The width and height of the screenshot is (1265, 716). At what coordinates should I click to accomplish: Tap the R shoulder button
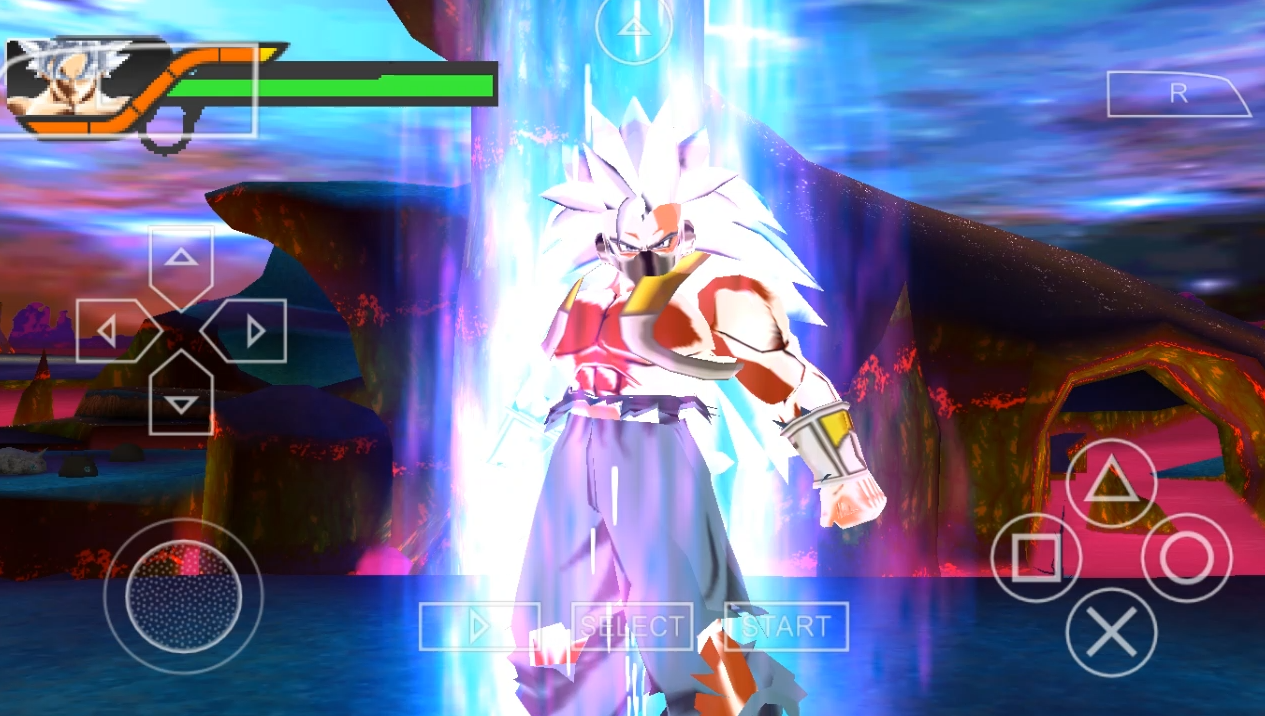(x=1178, y=94)
